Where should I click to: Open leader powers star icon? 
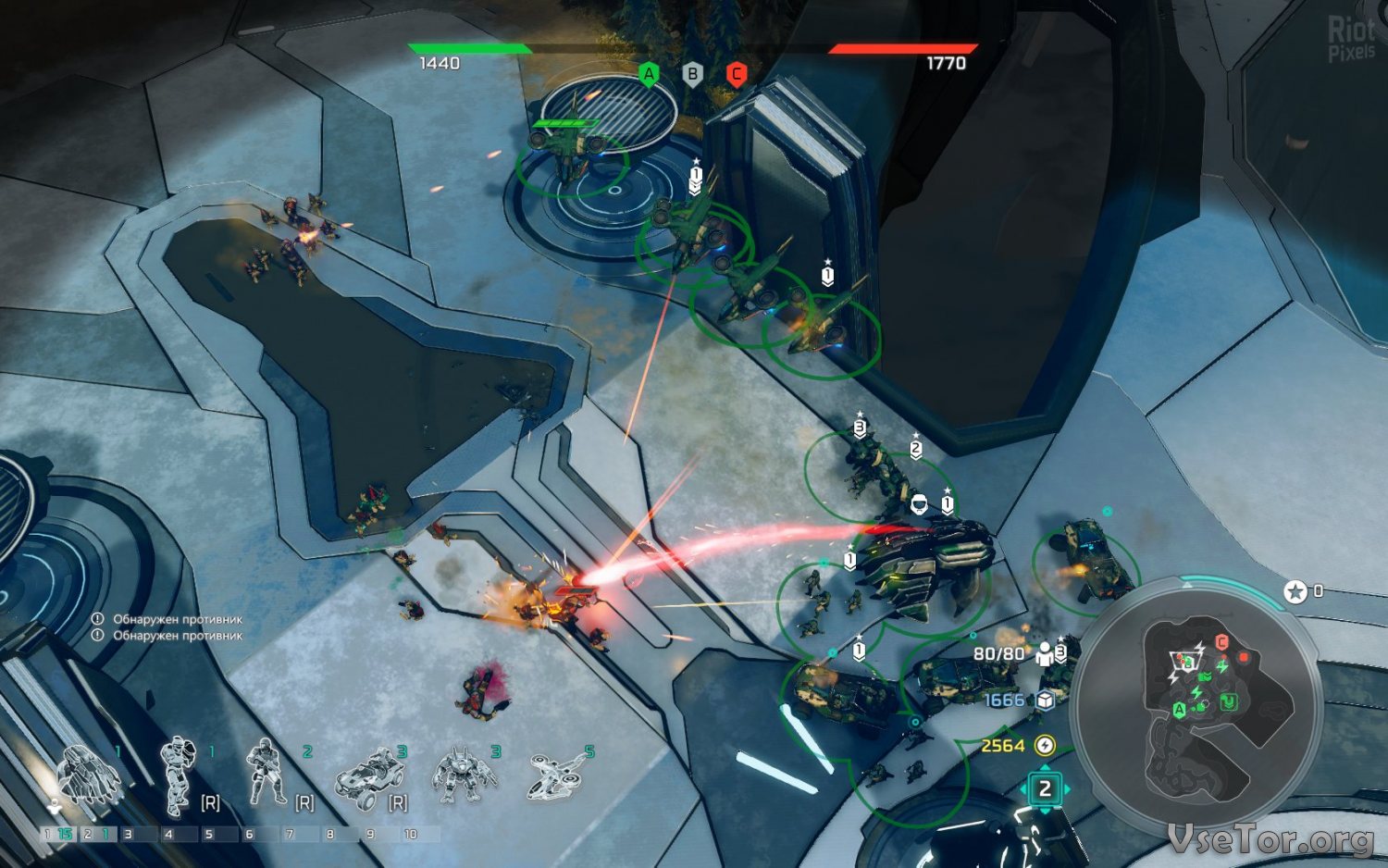(1295, 591)
